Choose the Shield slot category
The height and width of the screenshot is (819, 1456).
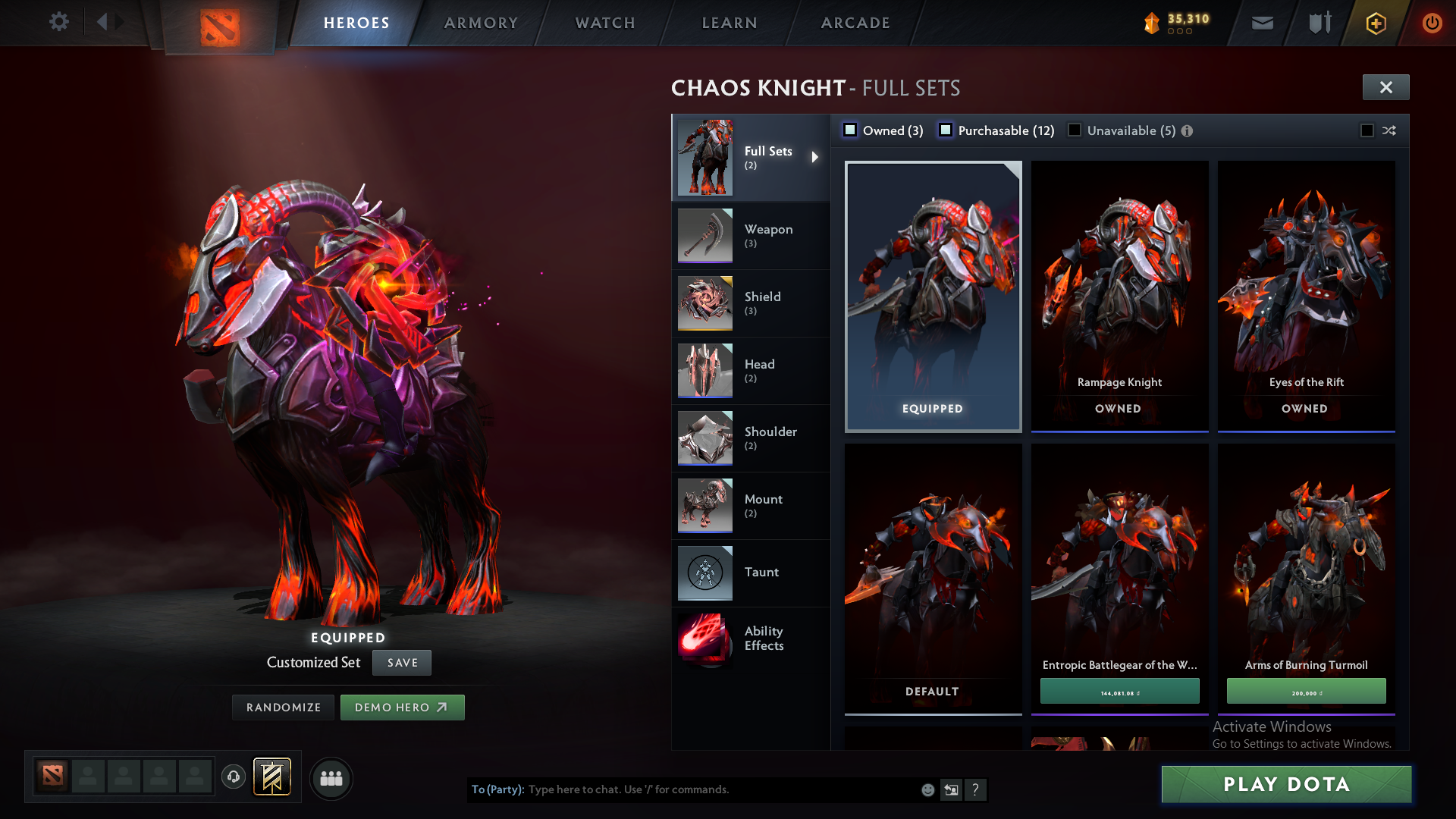pos(750,303)
